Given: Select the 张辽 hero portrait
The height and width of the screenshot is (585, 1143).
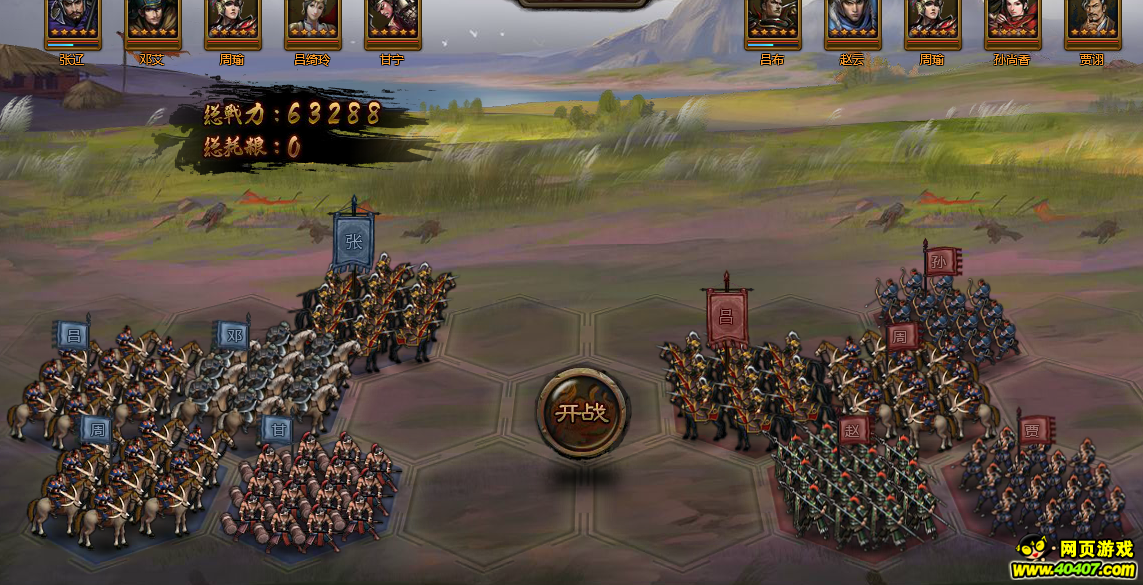Looking at the screenshot, I should click(x=72, y=20).
